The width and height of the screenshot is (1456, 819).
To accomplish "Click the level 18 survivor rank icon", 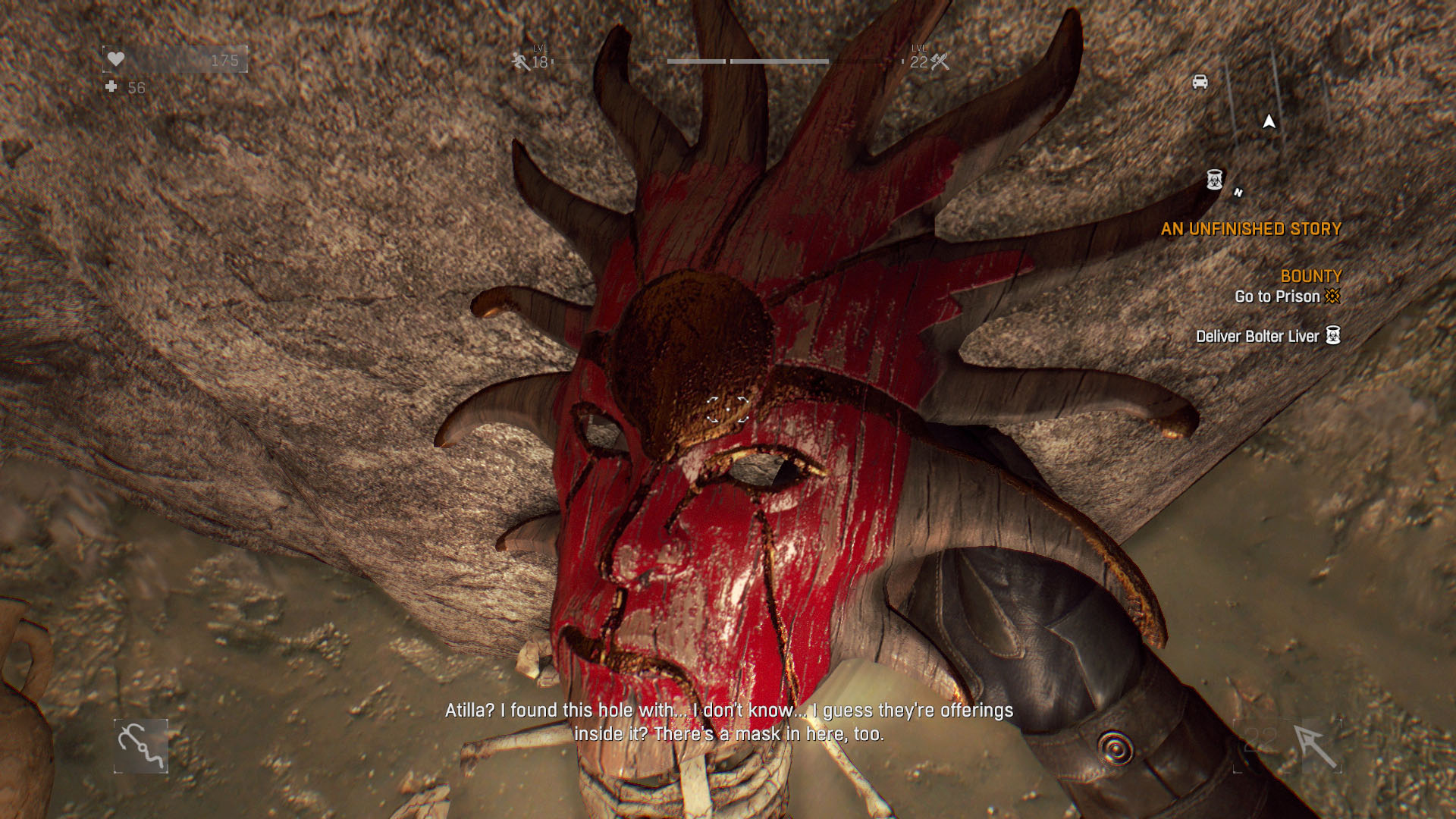I will point(521,61).
